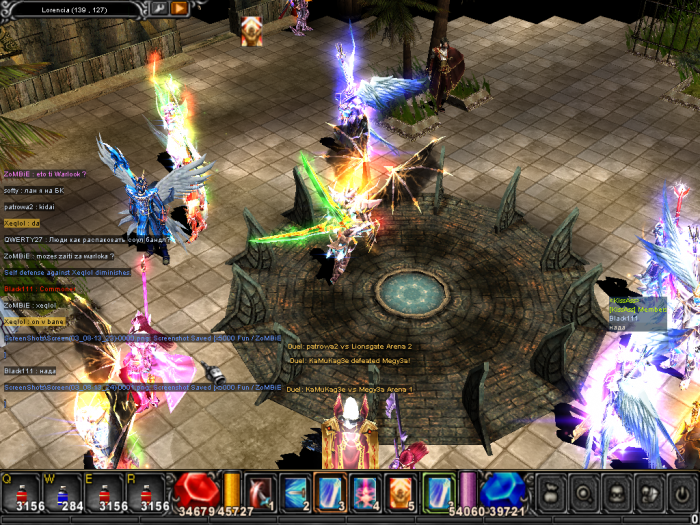Activate the blue thrust skill in slot 2
This screenshot has width=700, height=525.
[x=295, y=492]
